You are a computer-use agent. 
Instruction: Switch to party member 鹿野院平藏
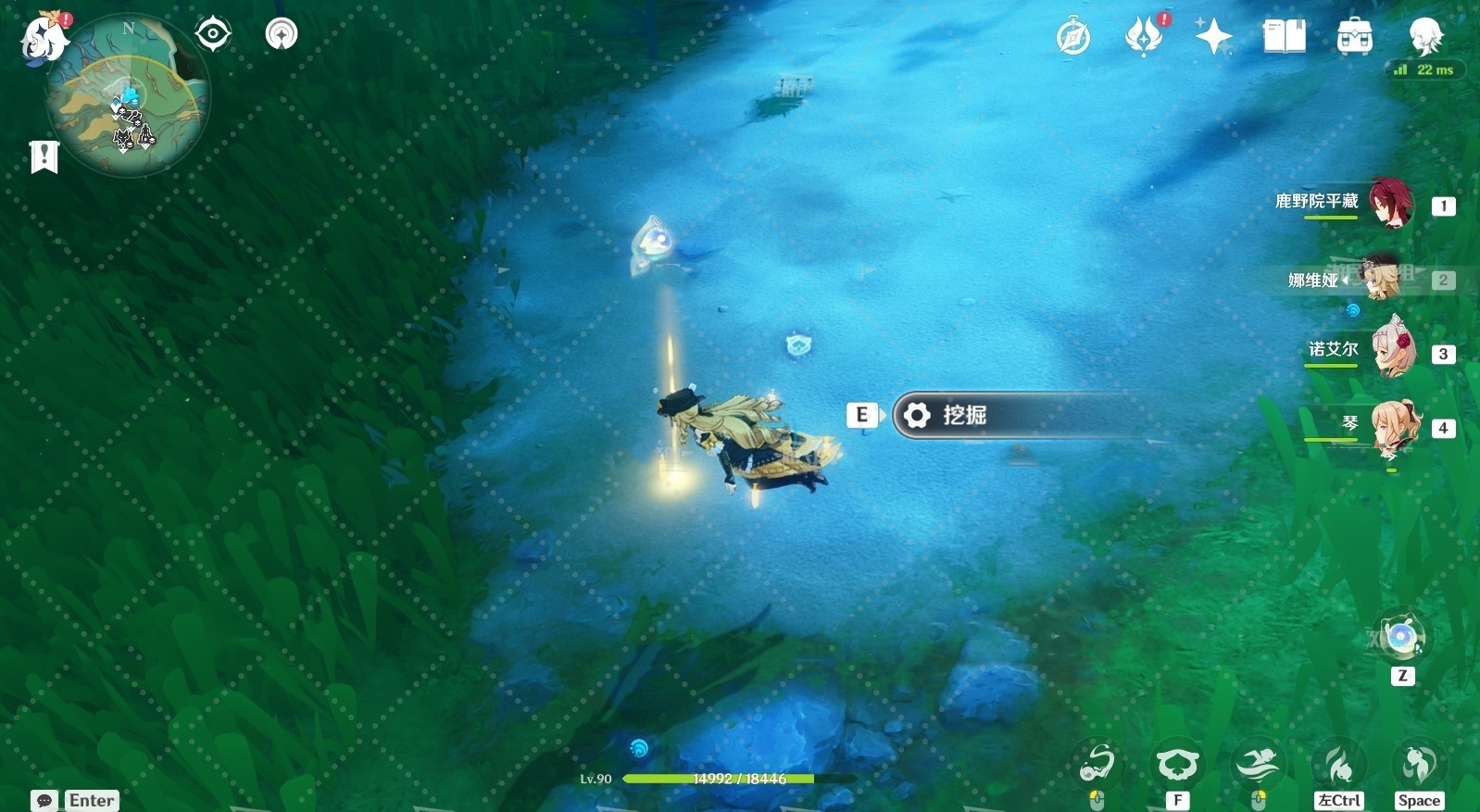tap(1391, 204)
